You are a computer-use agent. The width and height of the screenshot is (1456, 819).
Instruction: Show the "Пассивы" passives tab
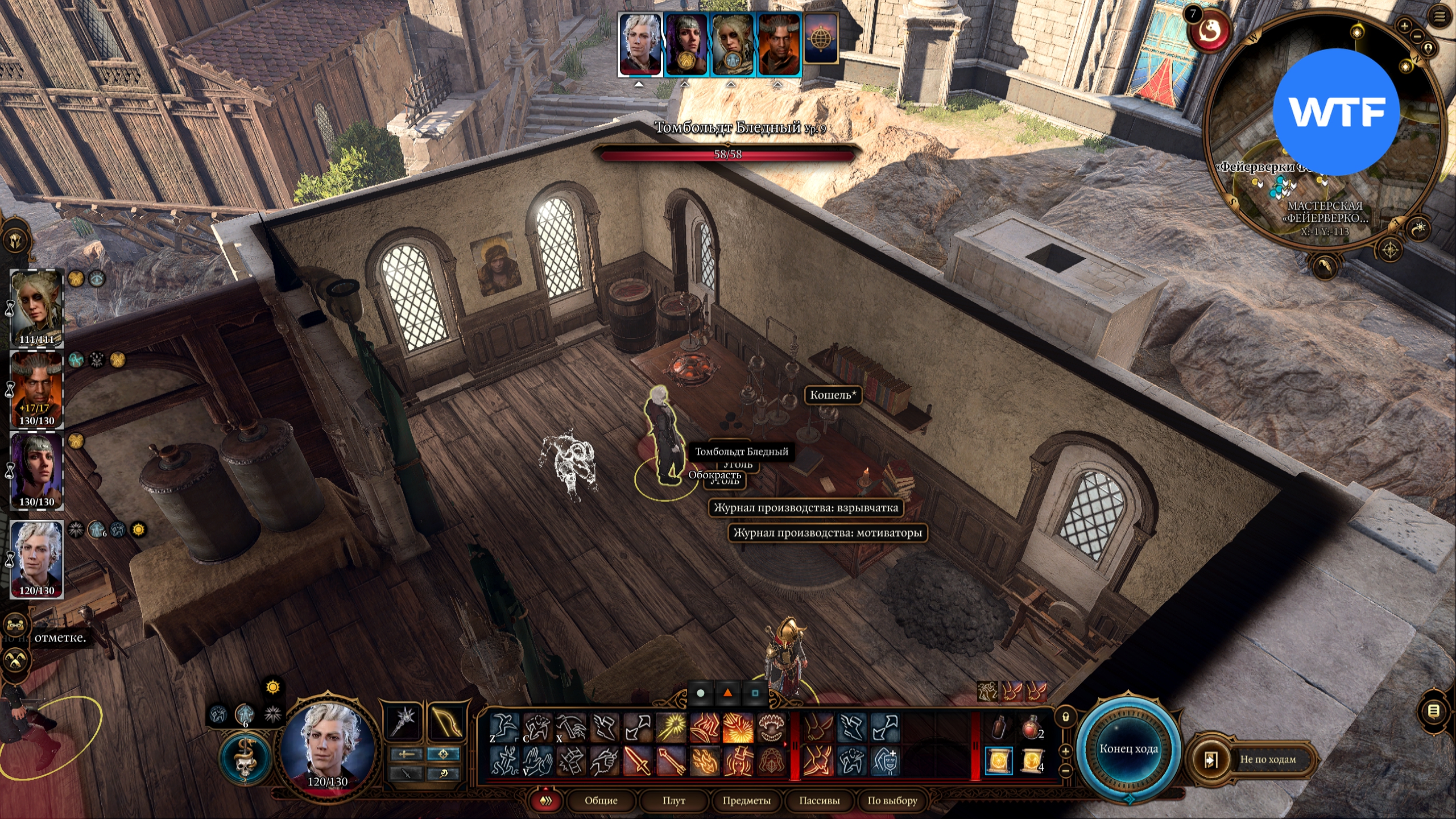tap(819, 801)
